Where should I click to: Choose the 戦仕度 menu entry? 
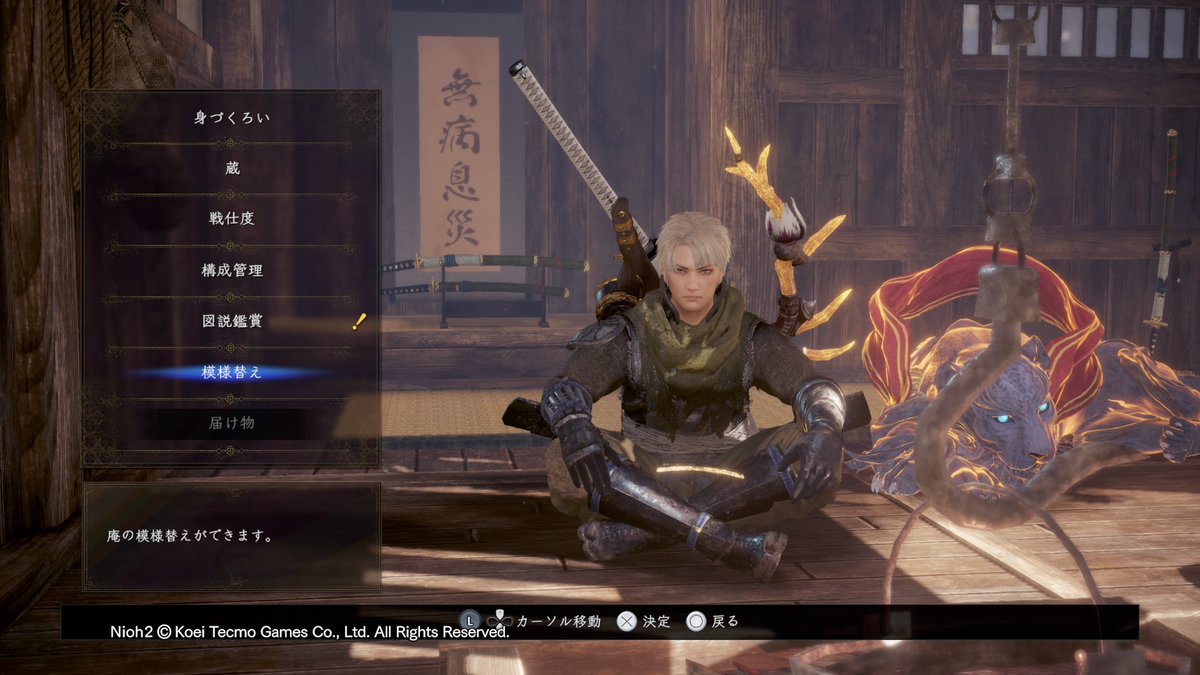pos(231,219)
